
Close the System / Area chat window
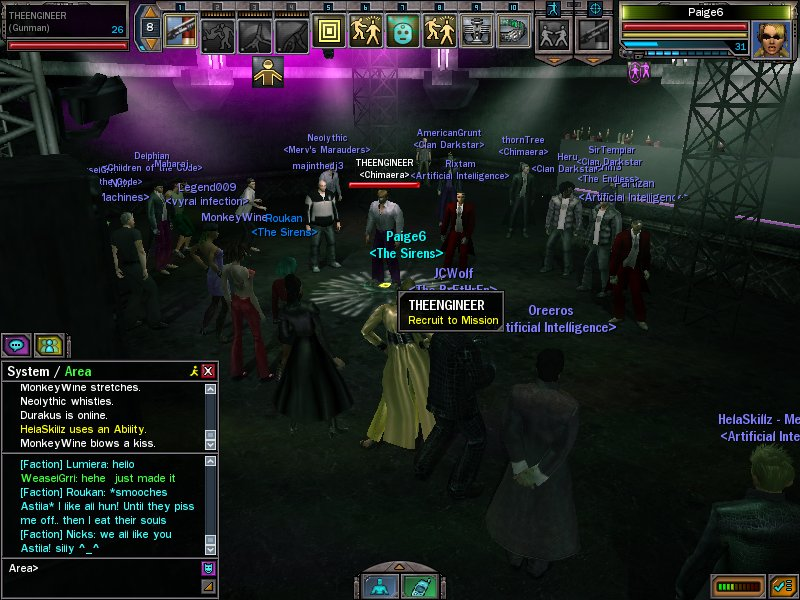tap(208, 371)
